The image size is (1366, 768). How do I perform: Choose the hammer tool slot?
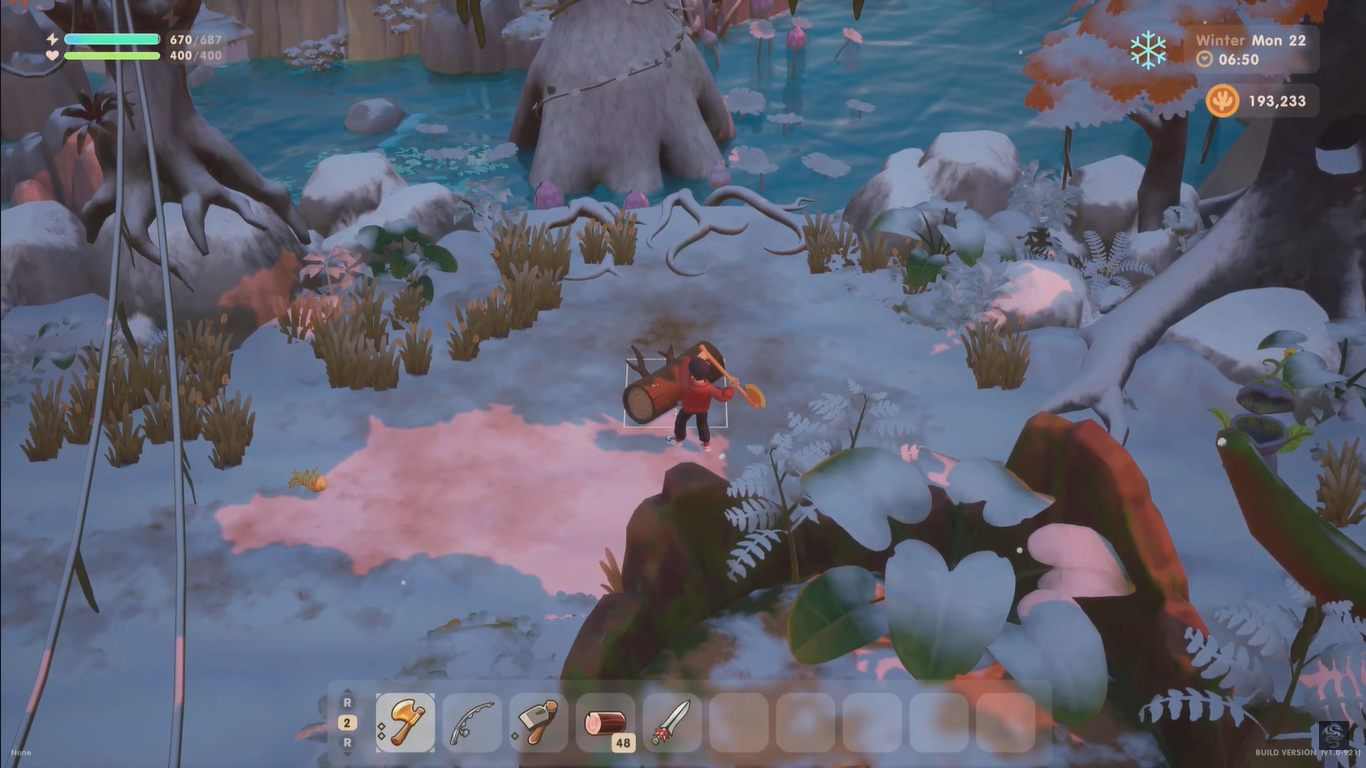pos(539,722)
